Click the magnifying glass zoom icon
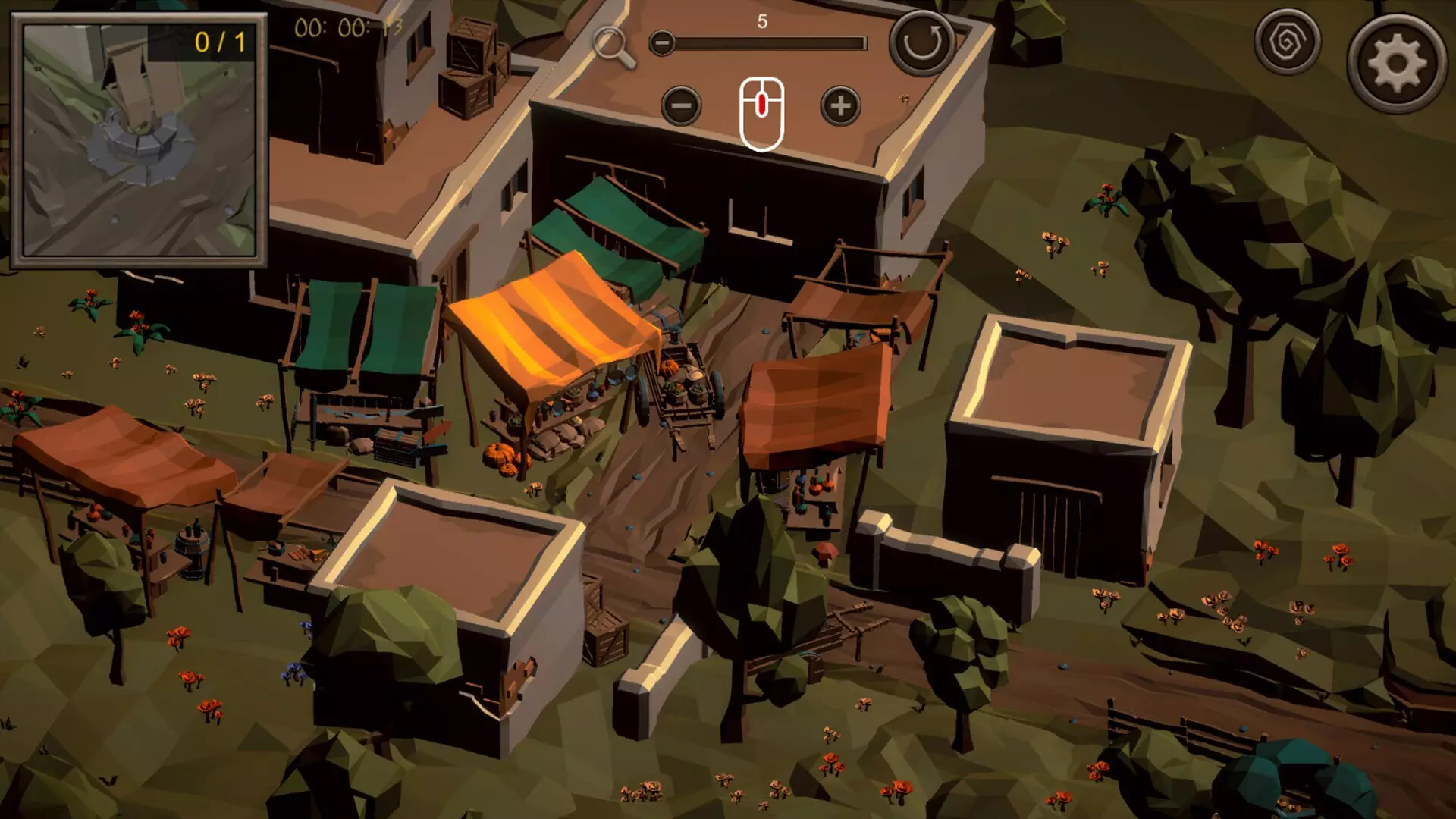Viewport: 1456px width, 819px height. [616, 45]
